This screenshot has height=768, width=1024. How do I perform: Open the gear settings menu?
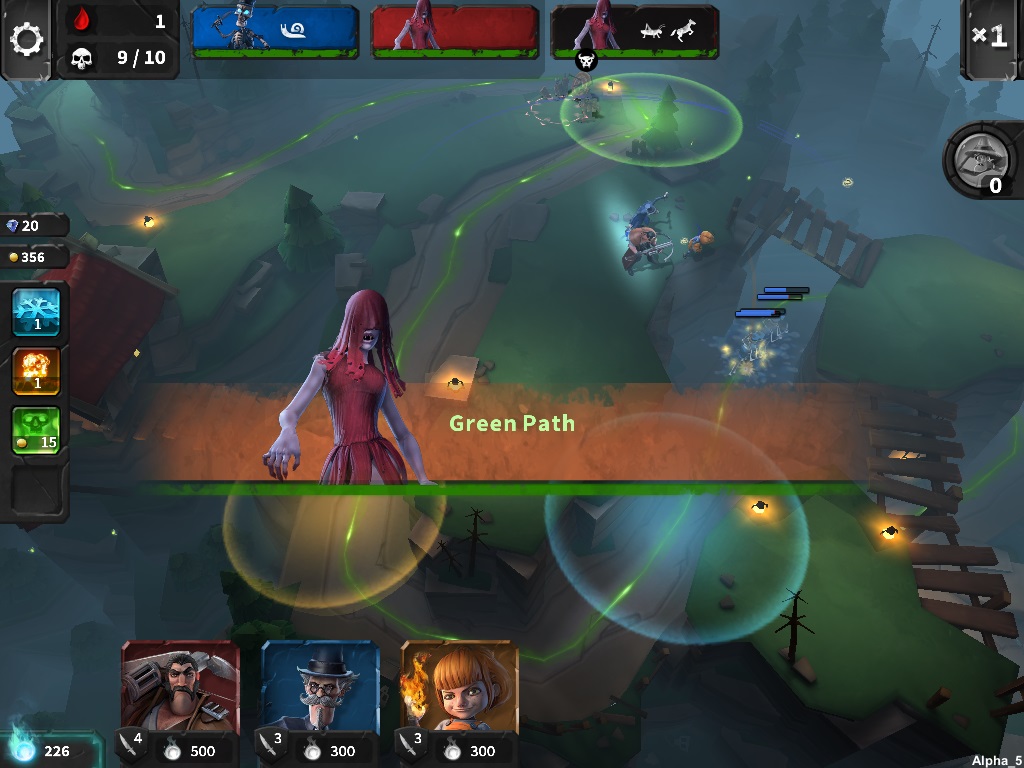[x=27, y=39]
